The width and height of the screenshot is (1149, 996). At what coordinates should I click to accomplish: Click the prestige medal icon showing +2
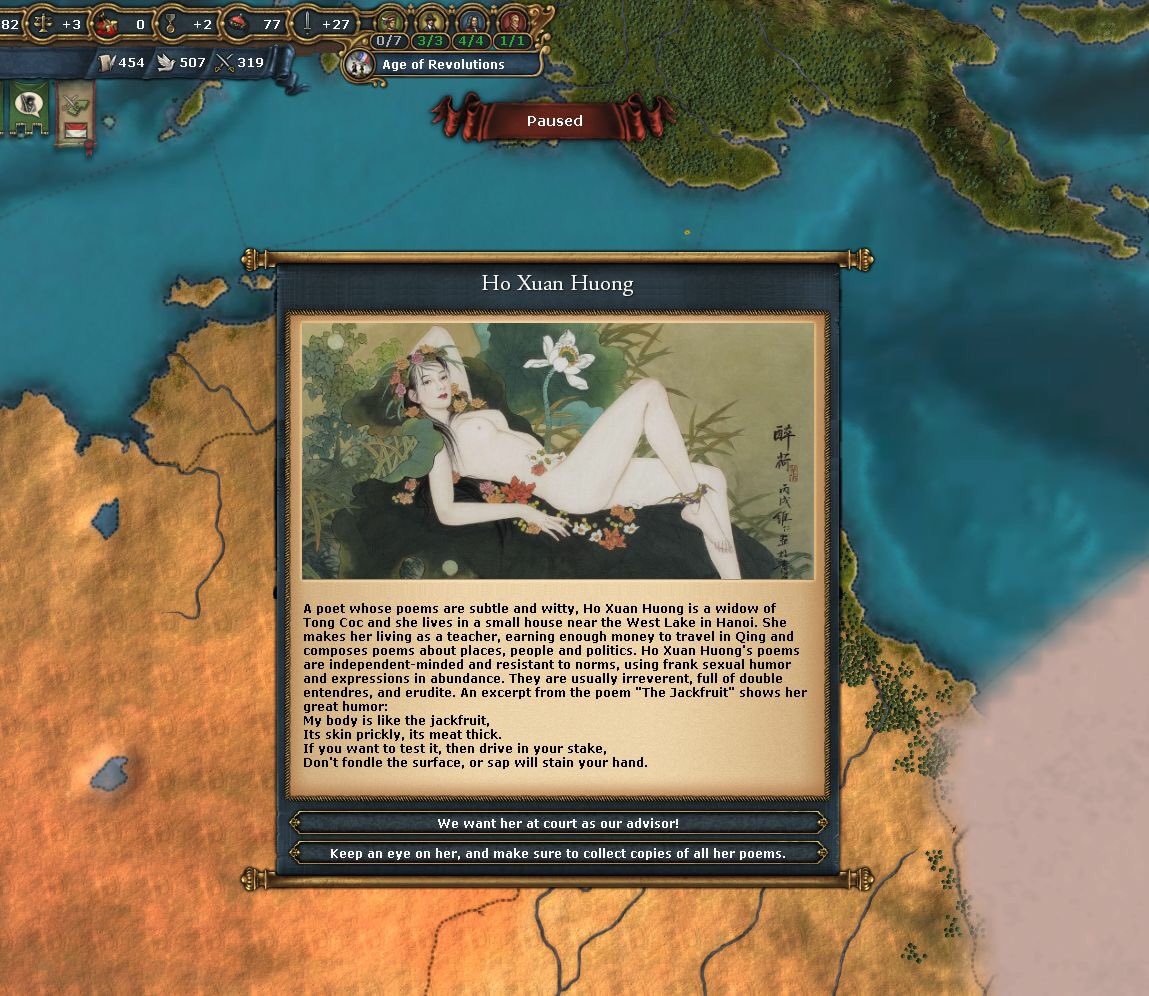[171, 23]
